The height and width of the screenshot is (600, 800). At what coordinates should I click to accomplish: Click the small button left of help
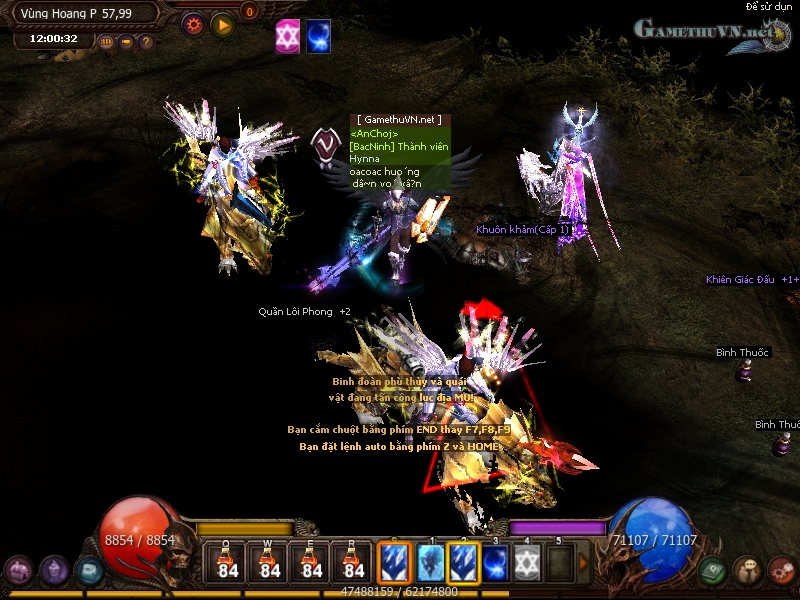coord(127,42)
